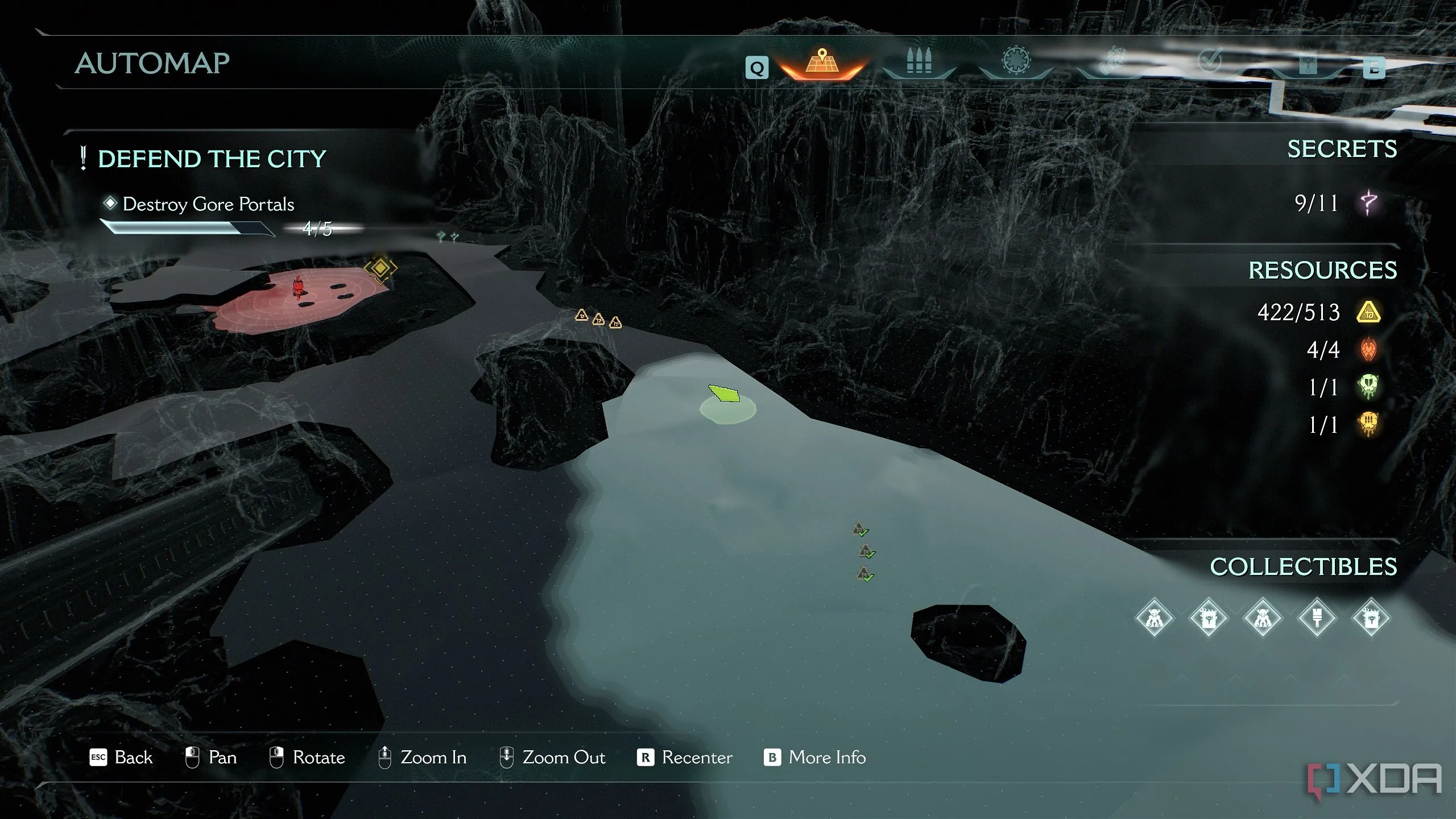Viewport: 1456px width, 819px height.
Task: Show More Info for the map
Action: coord(814,758)
